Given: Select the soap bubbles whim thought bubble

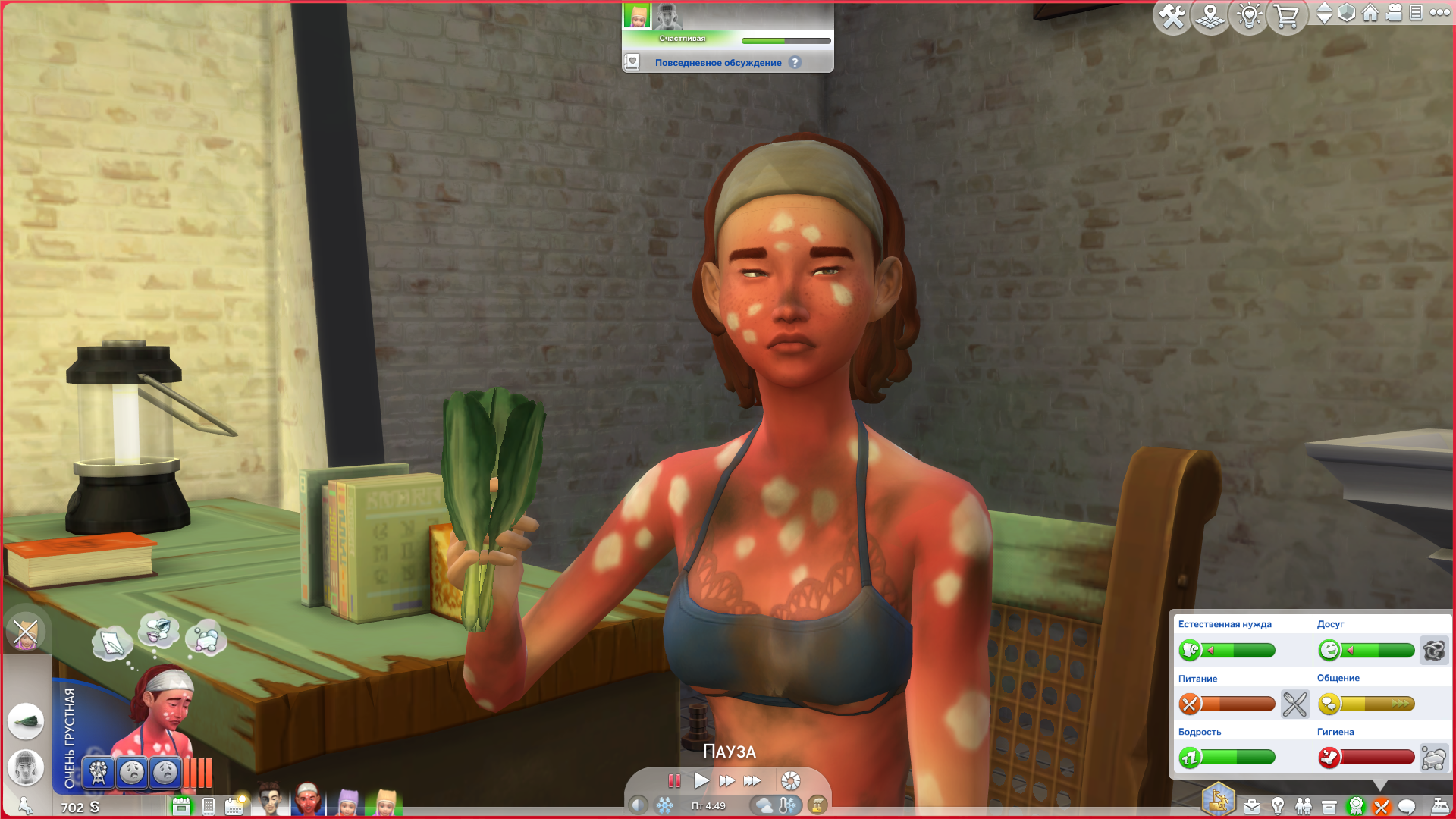Looking at the screenshot, I should coord(206,637).
